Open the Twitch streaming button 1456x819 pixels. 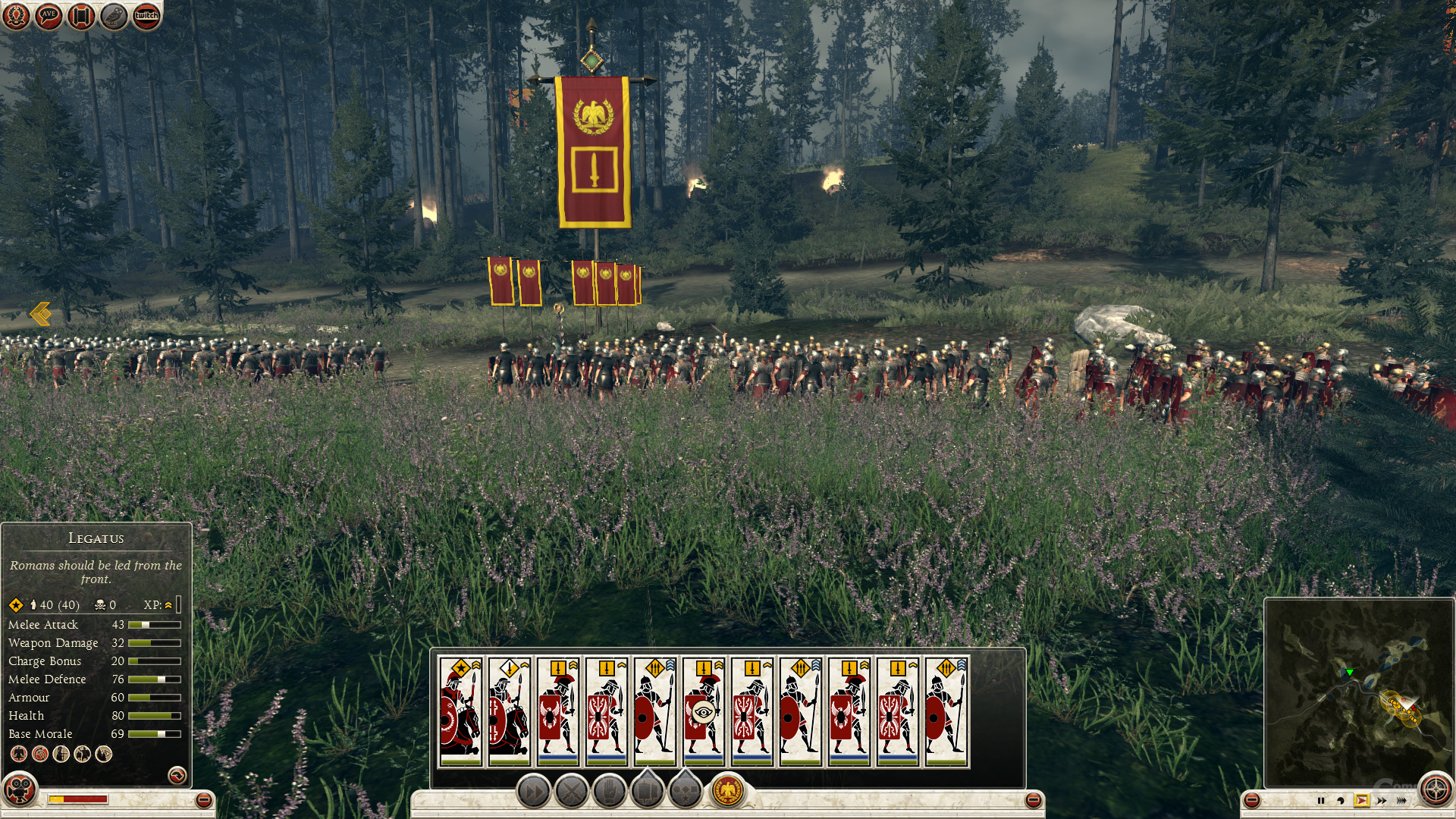tap(146, 15)
